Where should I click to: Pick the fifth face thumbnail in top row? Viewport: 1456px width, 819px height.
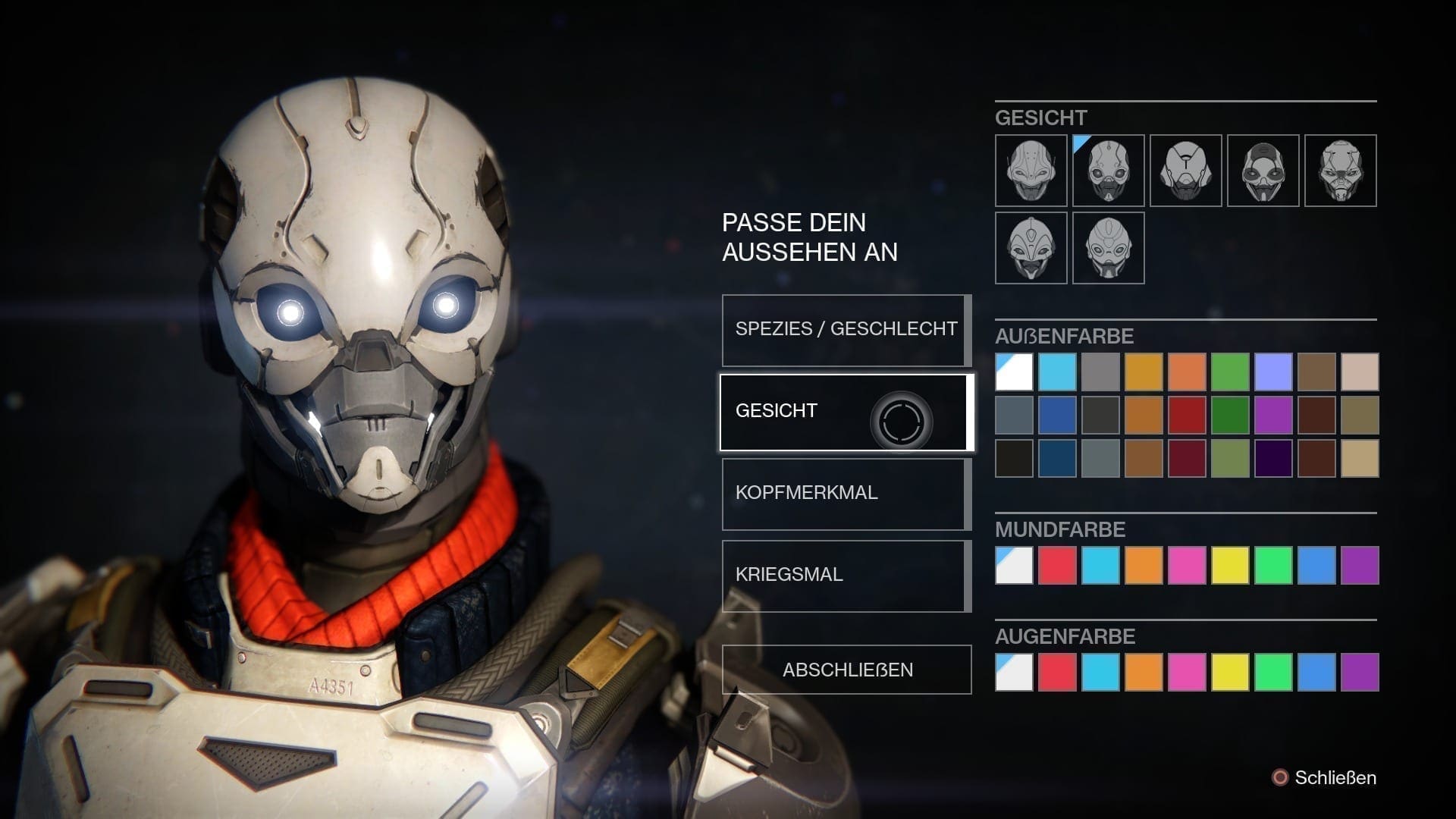[x=1340, y=171]
